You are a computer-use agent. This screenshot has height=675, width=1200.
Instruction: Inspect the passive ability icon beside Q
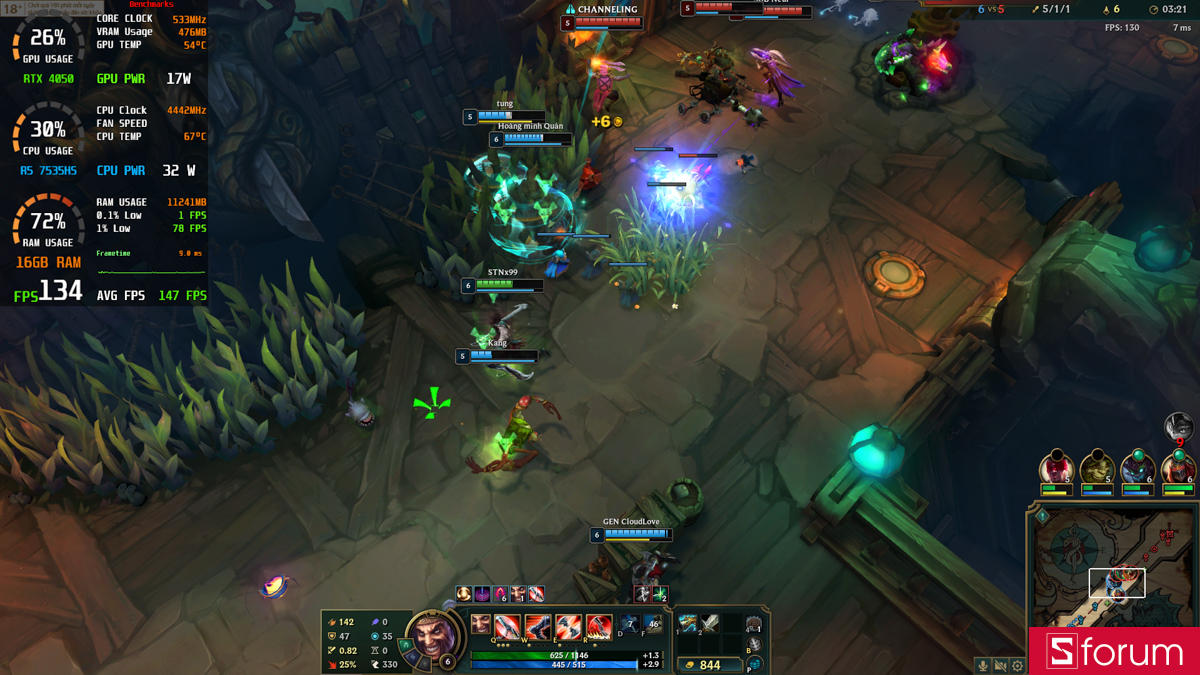(481, 624)
